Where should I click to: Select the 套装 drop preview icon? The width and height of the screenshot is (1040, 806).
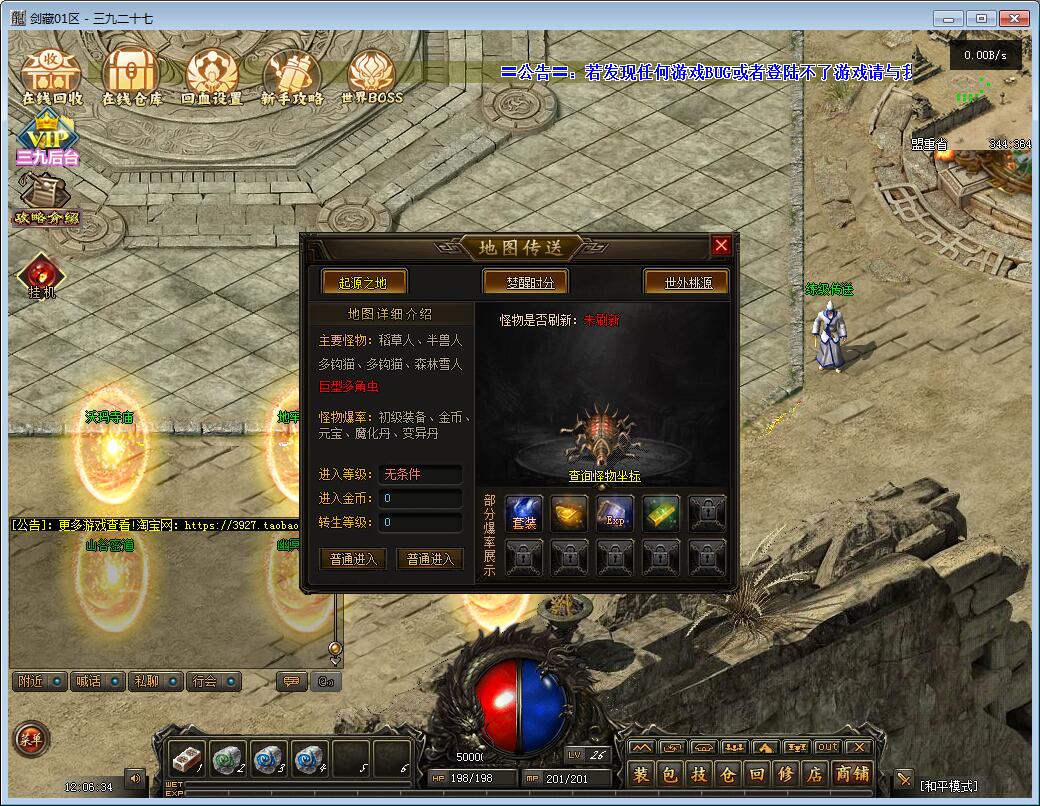[524, 513]
